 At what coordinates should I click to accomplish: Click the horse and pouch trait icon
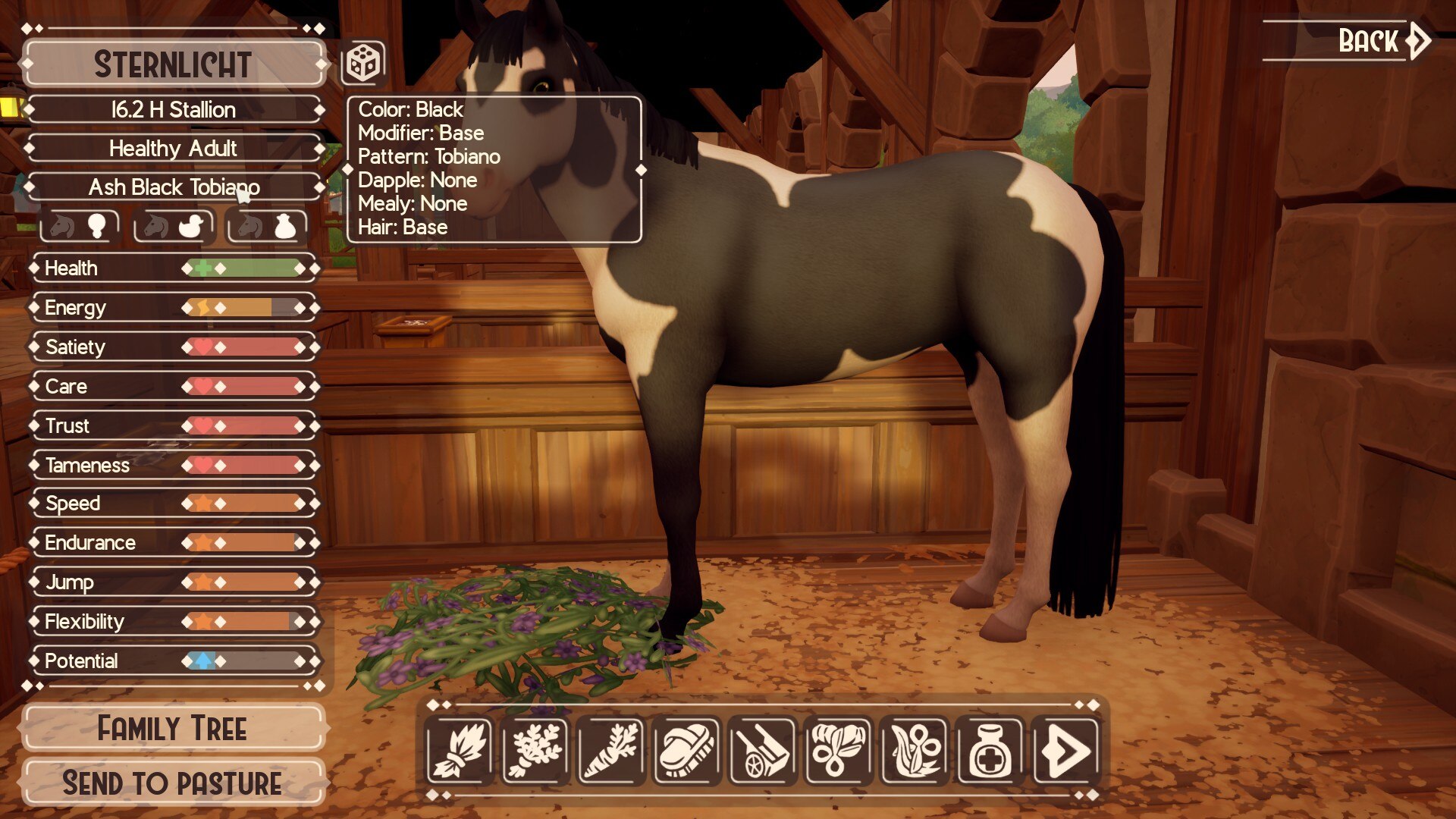pos(267,226)
